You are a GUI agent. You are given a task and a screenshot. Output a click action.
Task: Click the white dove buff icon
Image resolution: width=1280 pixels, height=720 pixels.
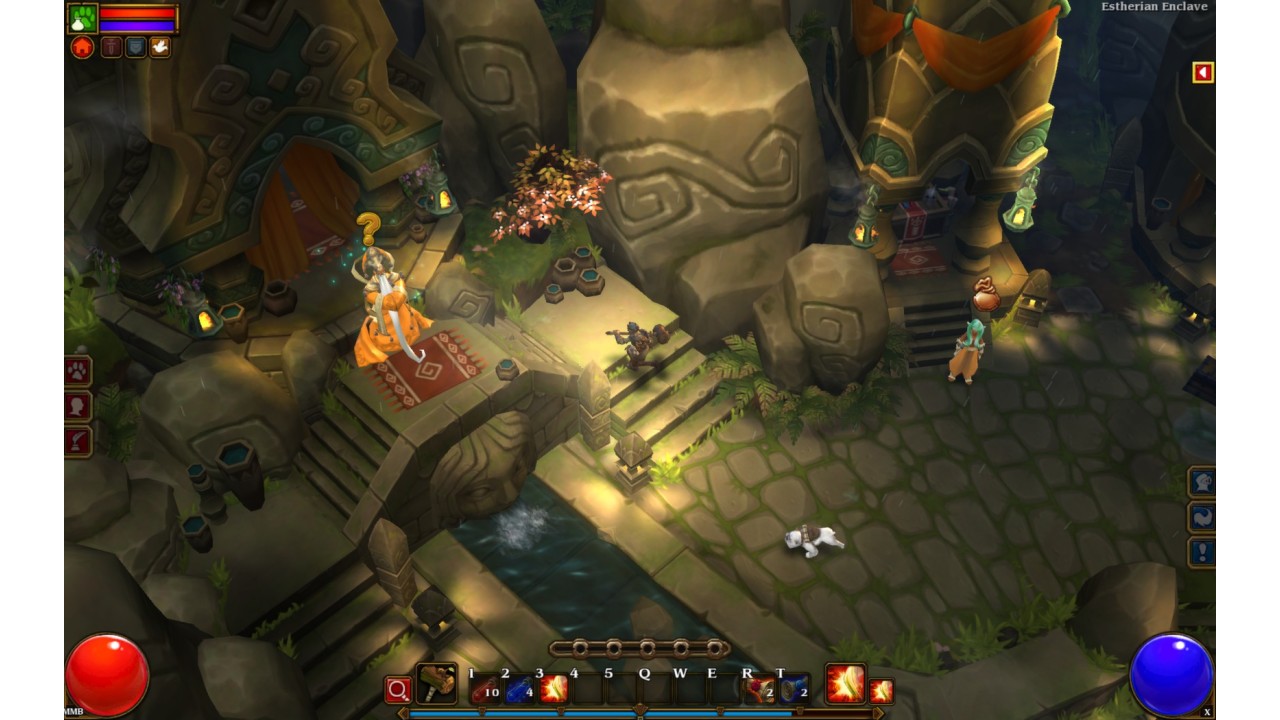[x=159, y=47]
